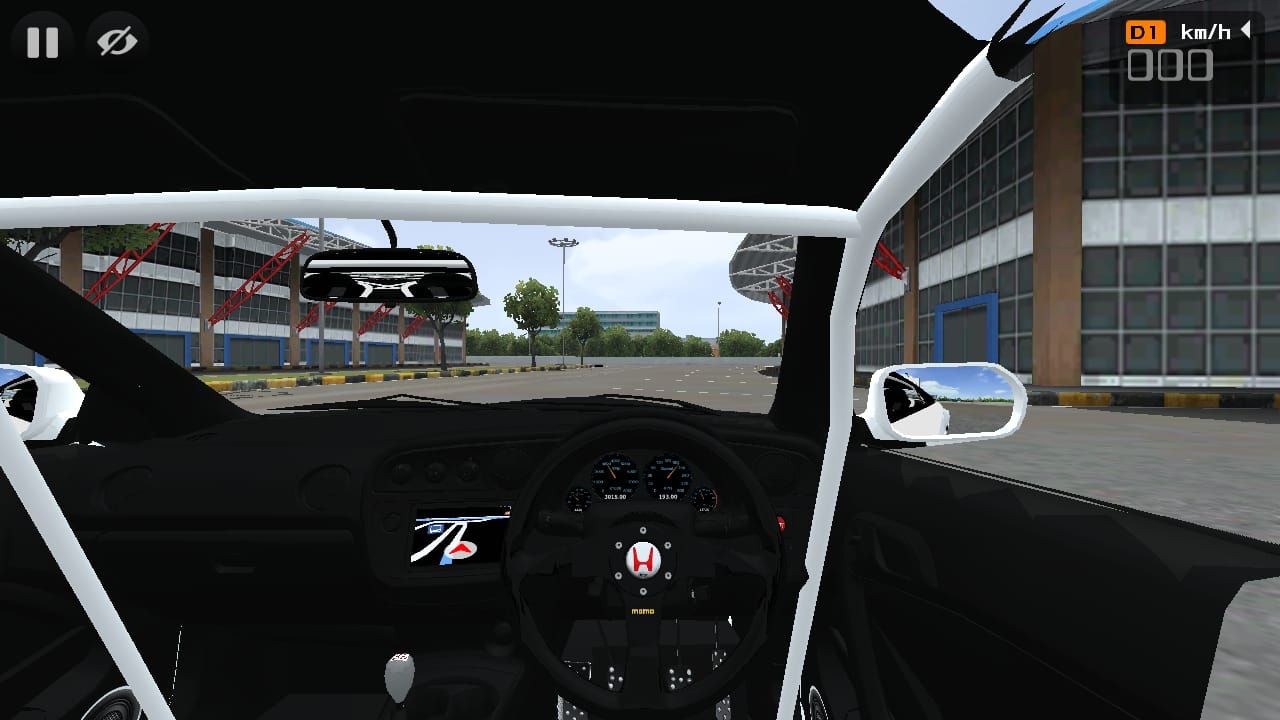
Task: Pause the game
Action: tap(42, 42)
